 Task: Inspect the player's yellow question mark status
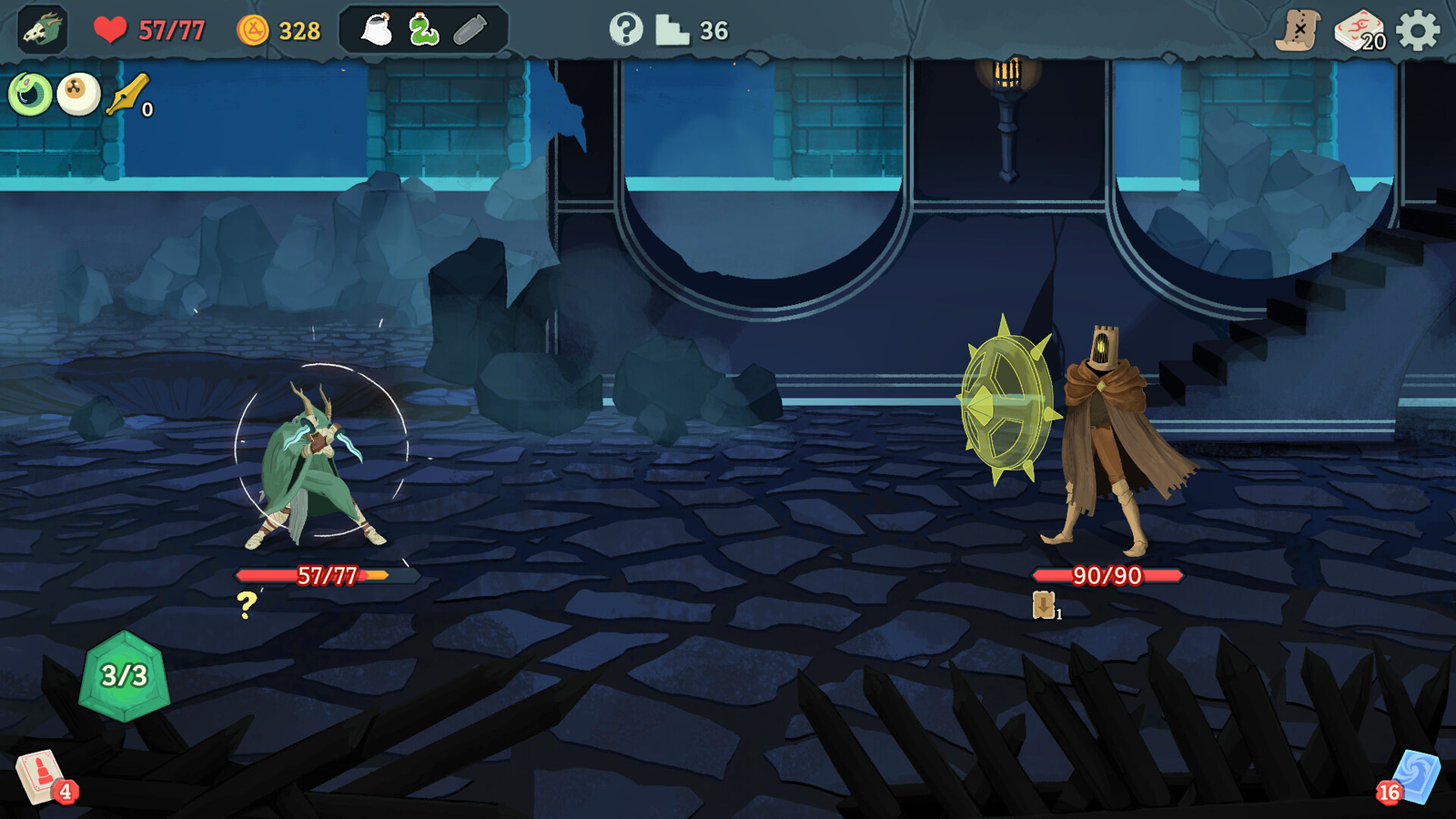[x=247, y=605]
